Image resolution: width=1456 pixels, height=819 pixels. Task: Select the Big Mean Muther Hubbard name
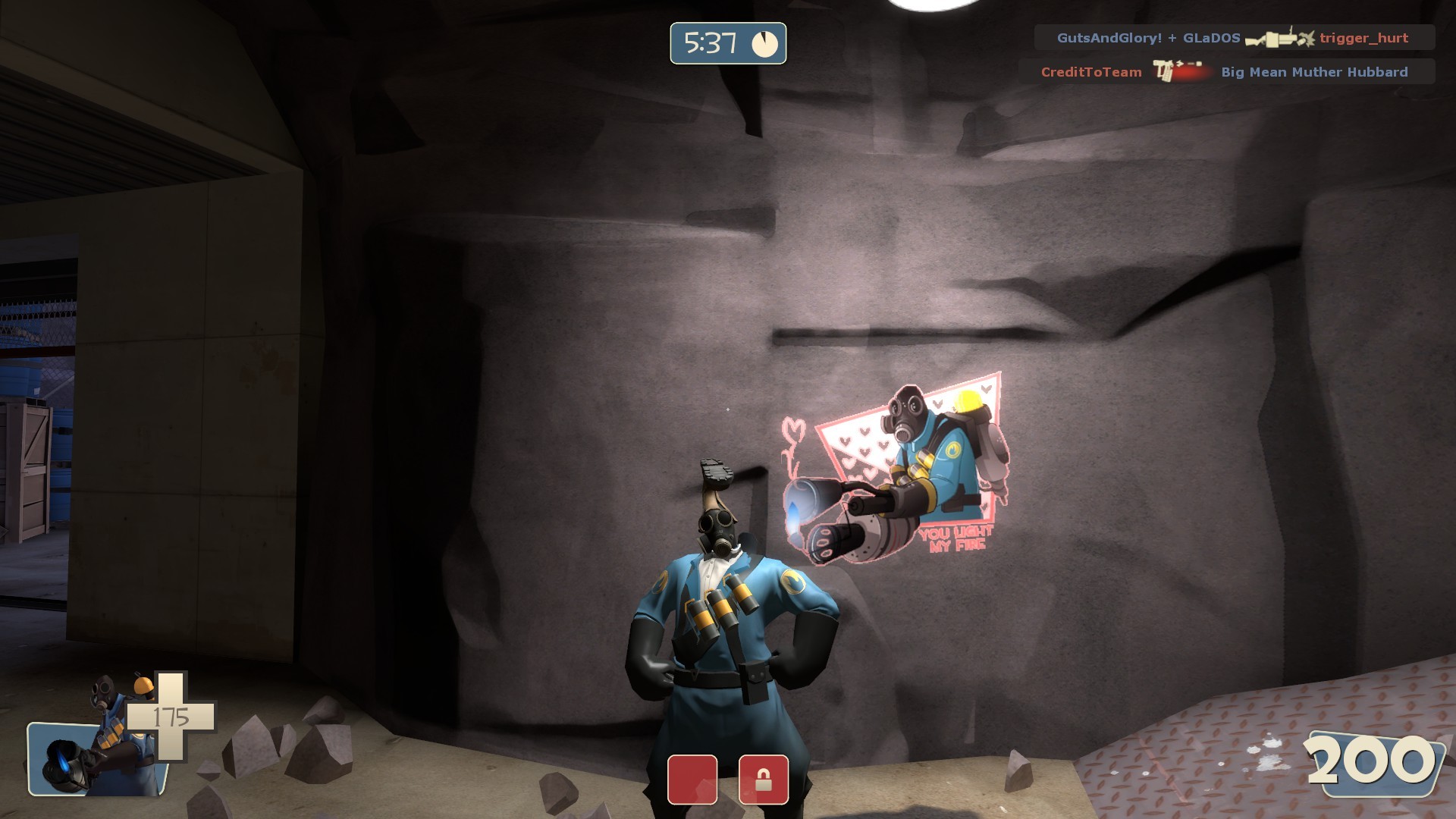pos(1314,72)
